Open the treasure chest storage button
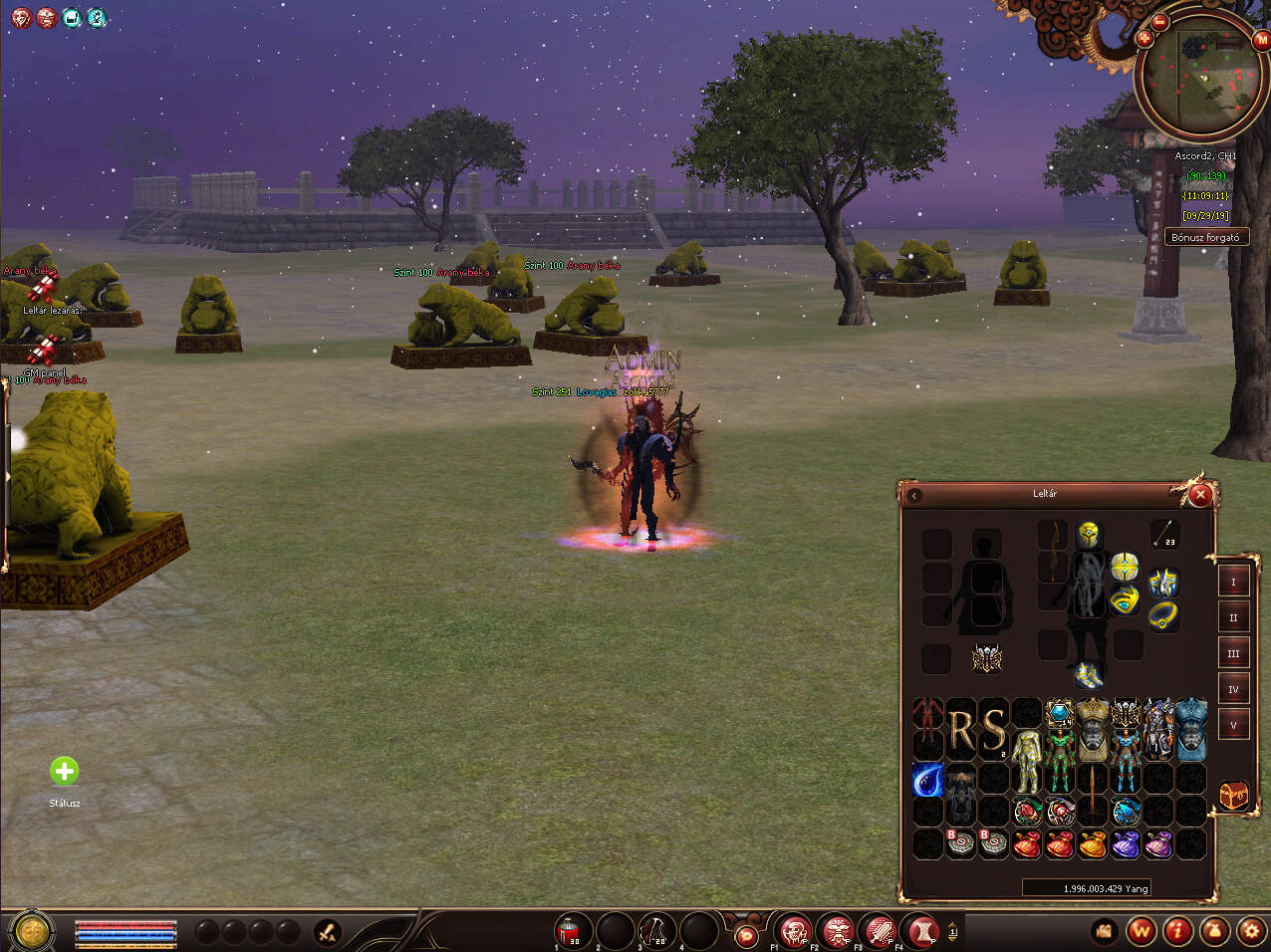Image resolution: width=1271 pixels, height=952 pixels. [1234, 796]
